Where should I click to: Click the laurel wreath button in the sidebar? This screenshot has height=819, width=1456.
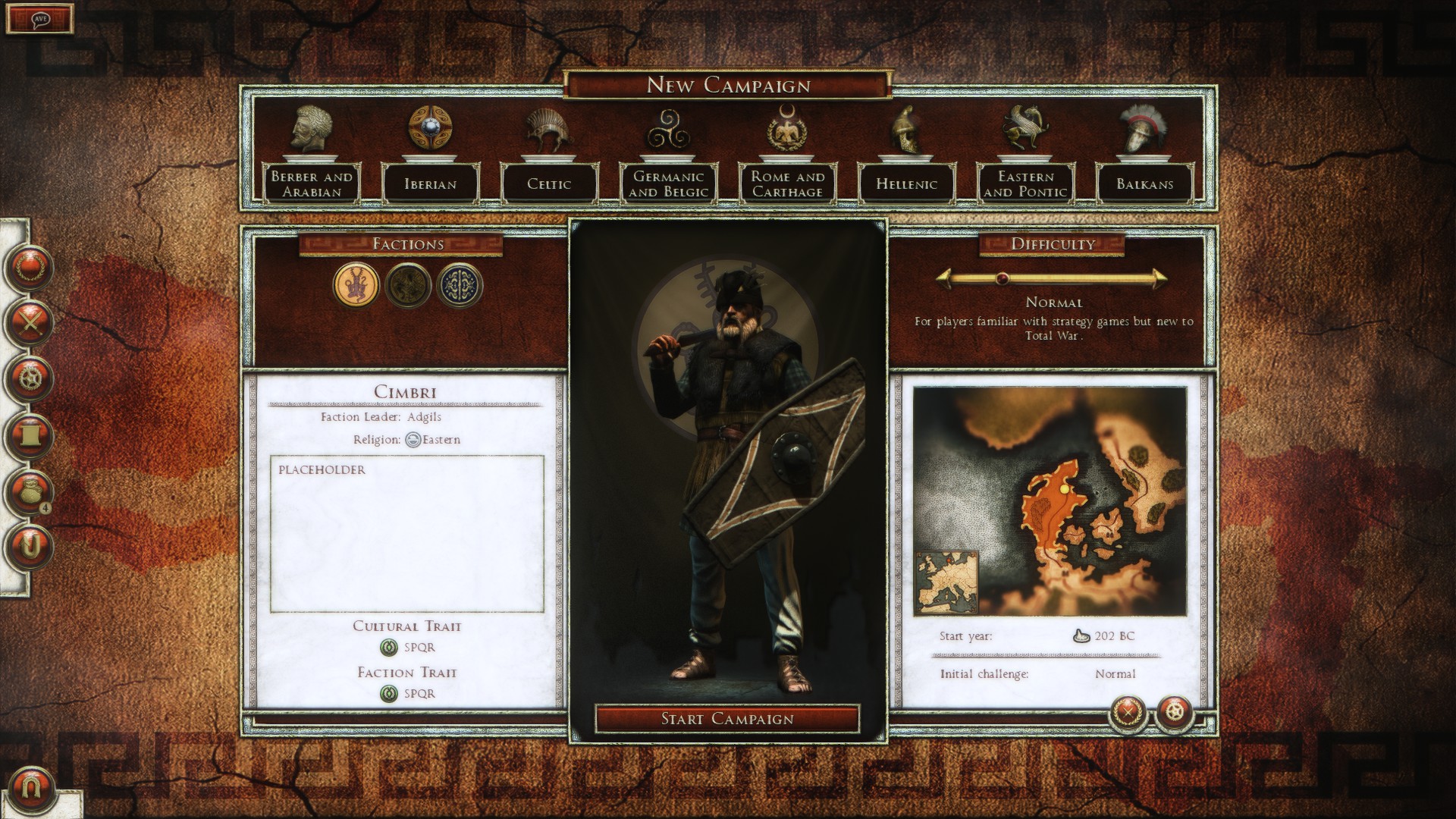(x=30, y=267)
